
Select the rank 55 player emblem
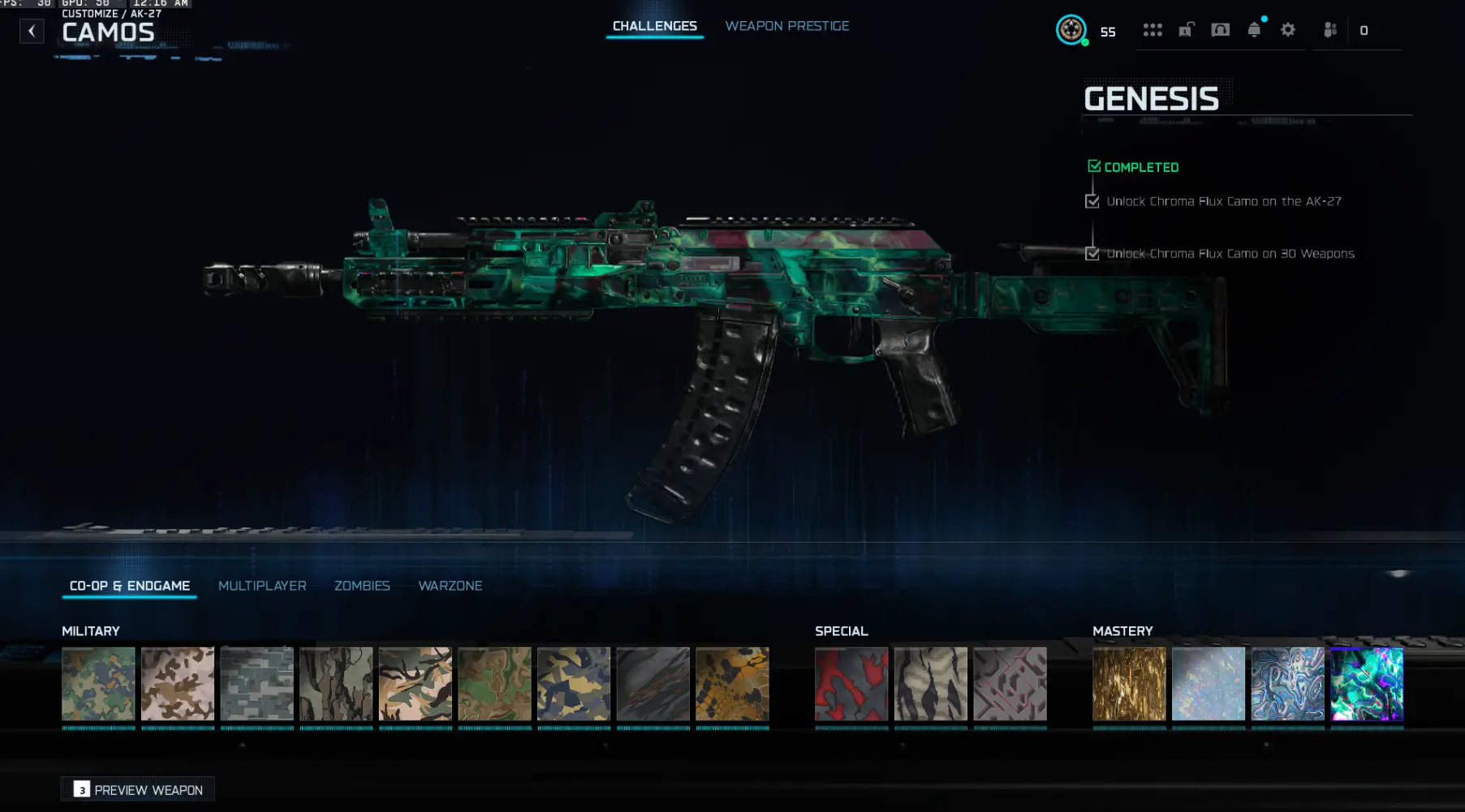(1072, 30)
